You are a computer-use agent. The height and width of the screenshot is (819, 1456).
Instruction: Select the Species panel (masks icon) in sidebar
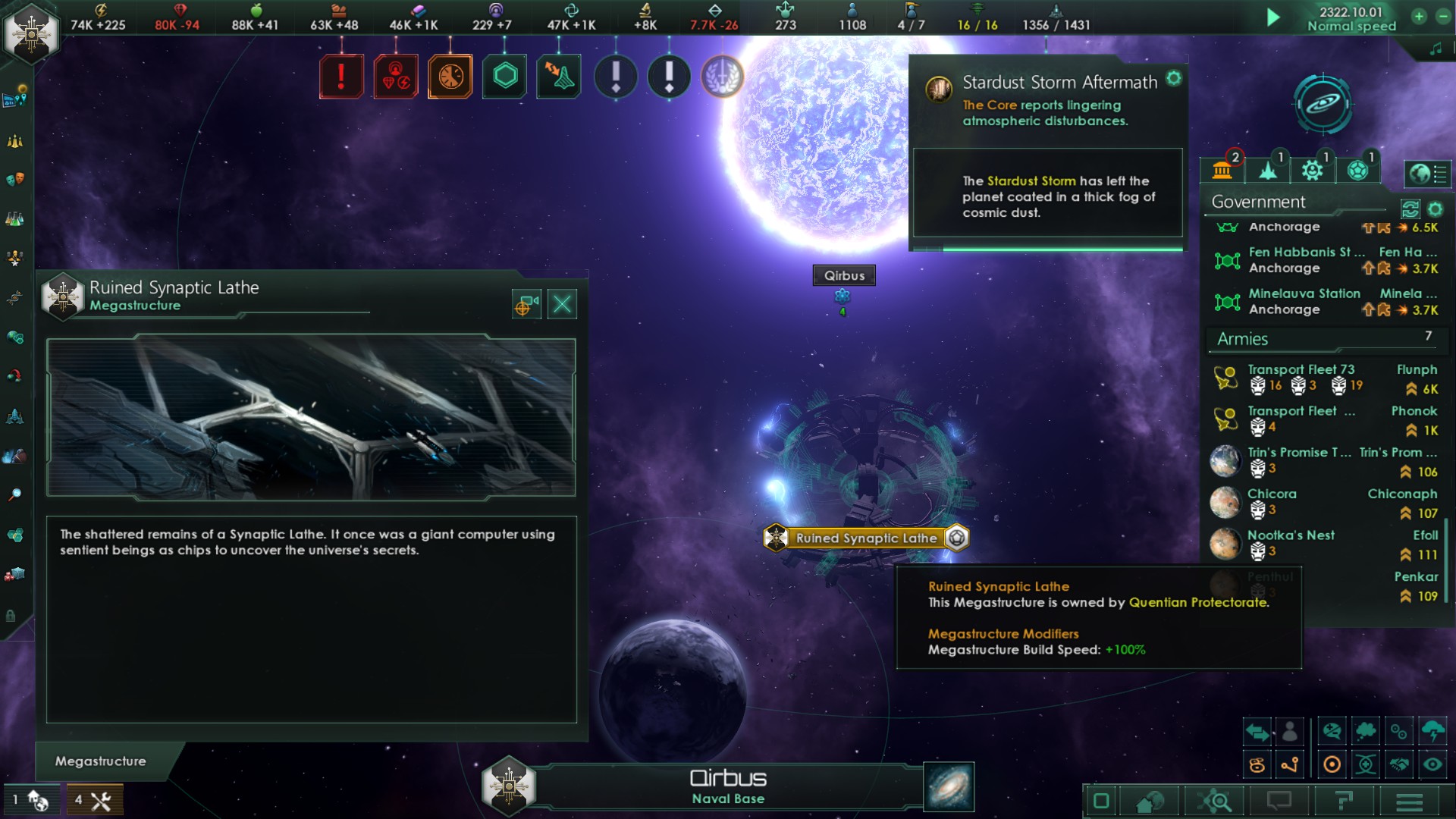(x=15, y=180)
